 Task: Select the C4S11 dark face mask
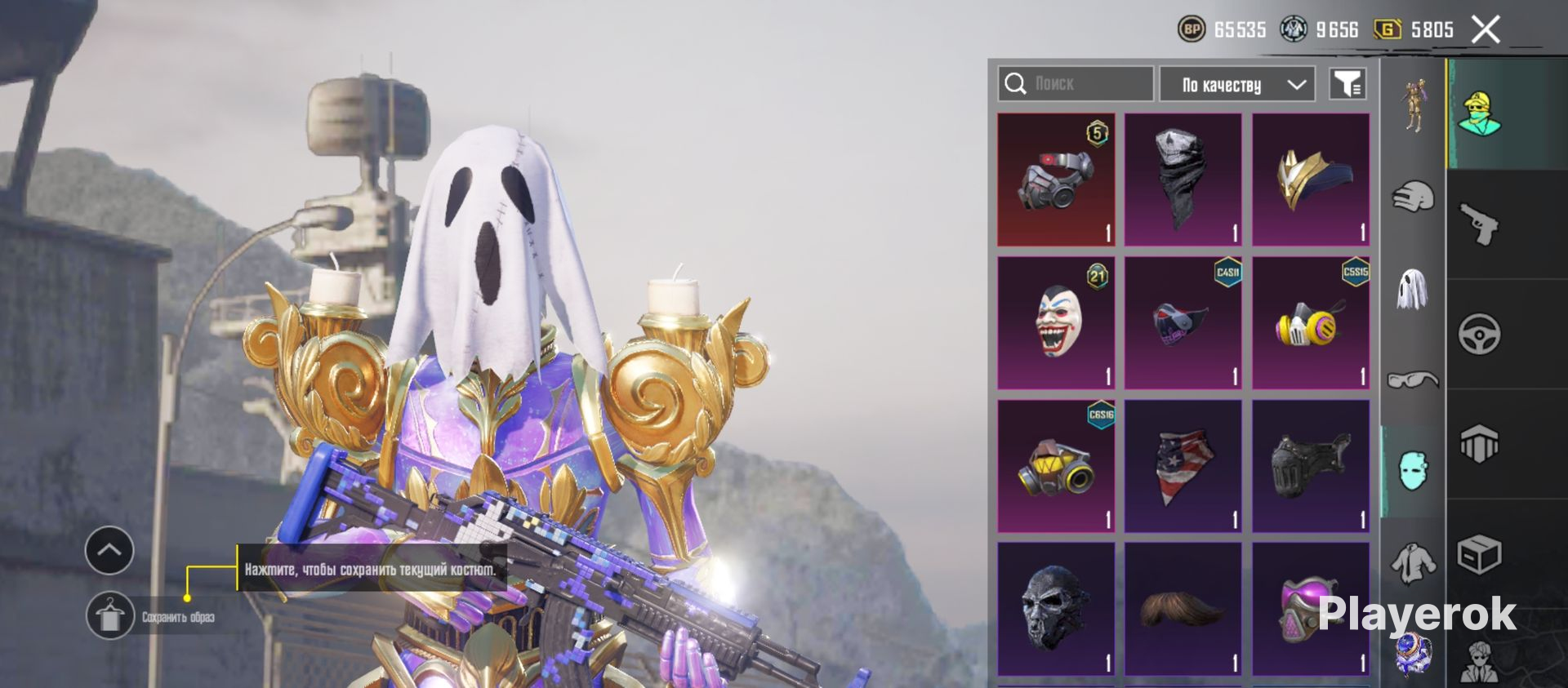coord(1183,323)
